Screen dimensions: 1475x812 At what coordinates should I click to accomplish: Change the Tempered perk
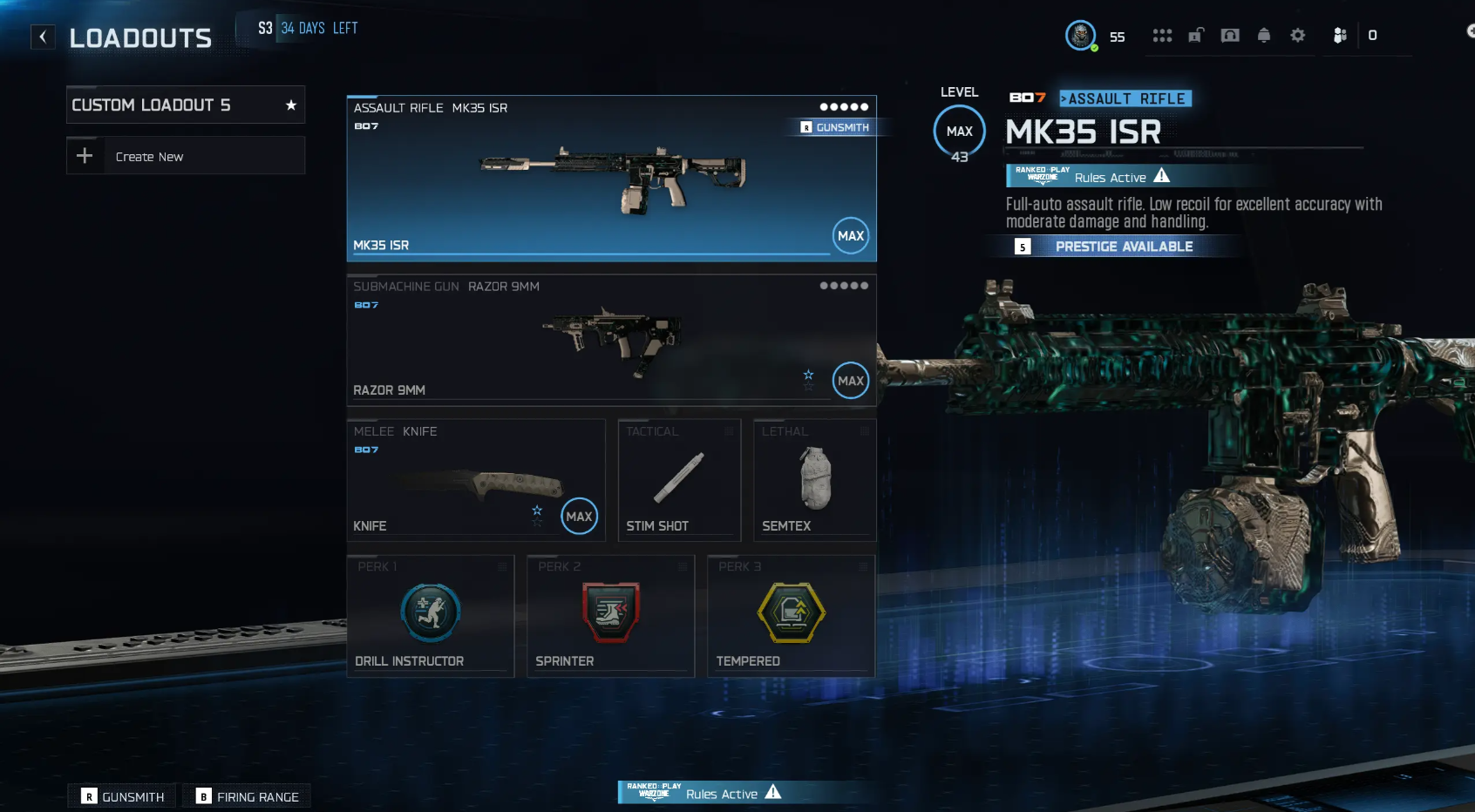[791, 615]
